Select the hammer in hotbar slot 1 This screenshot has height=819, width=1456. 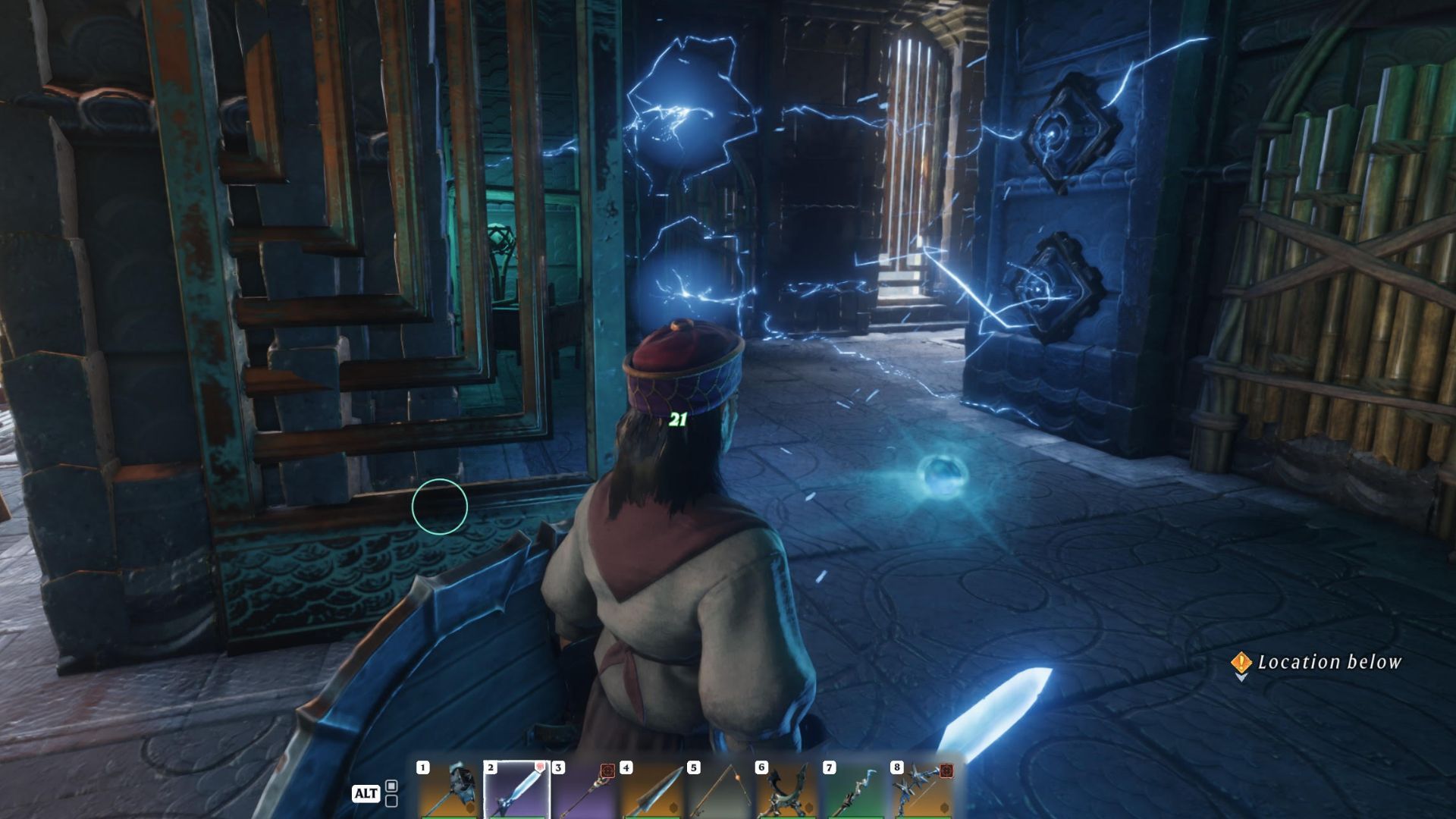click(x=449, y=790)
